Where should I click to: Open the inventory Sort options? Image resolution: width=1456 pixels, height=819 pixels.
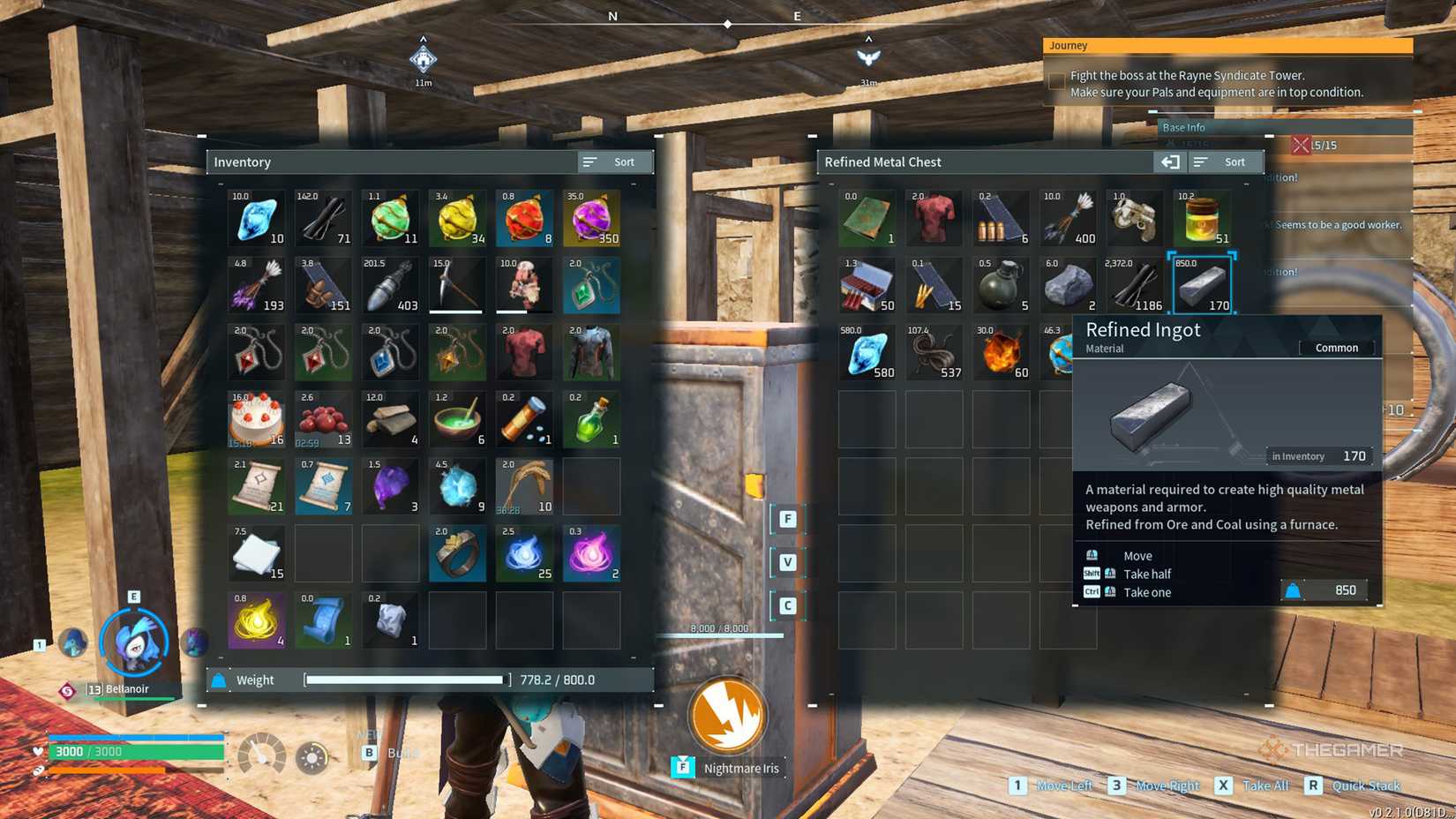click(x=615, y=162)
